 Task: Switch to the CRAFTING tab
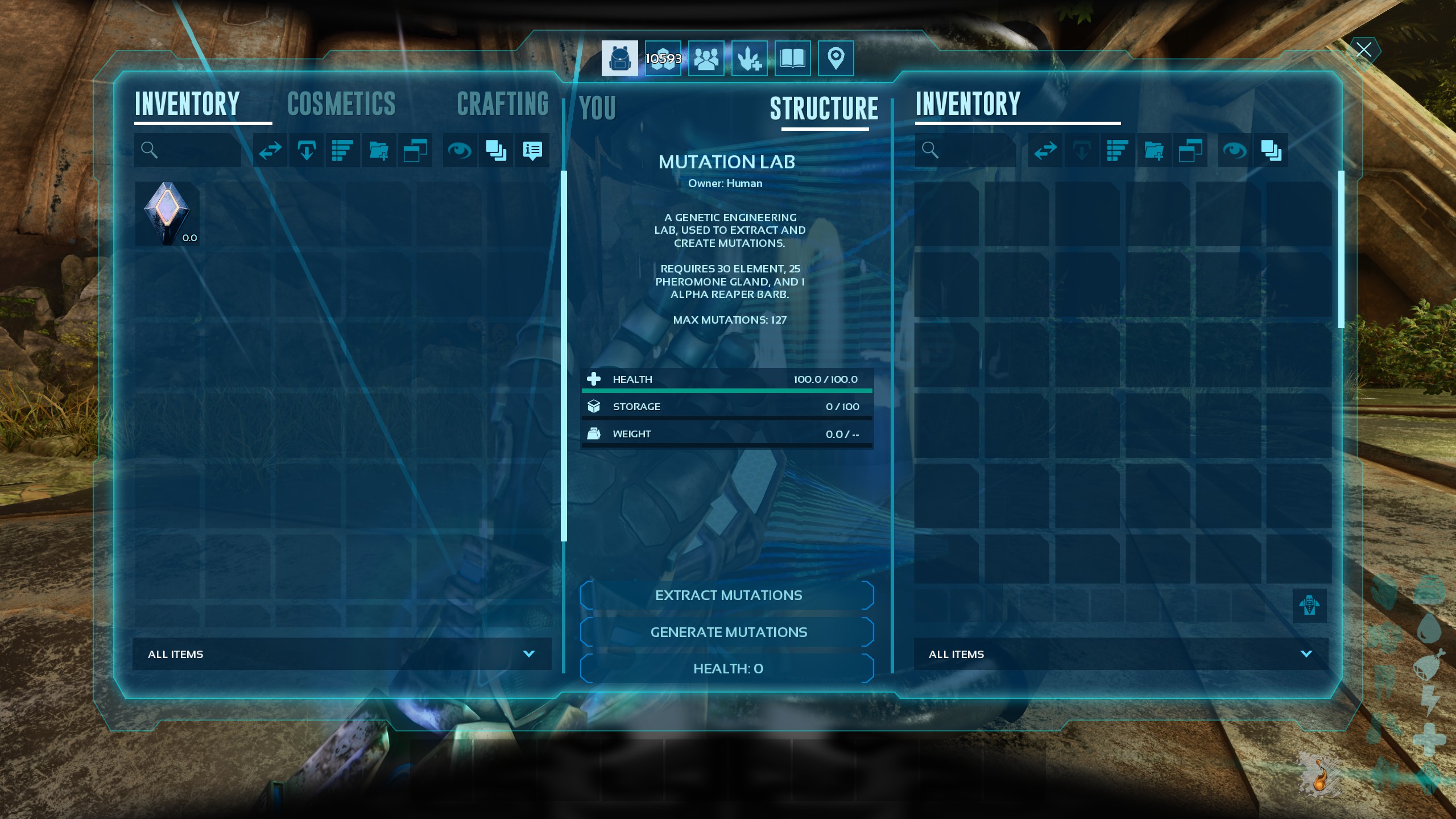click(503, 104)
